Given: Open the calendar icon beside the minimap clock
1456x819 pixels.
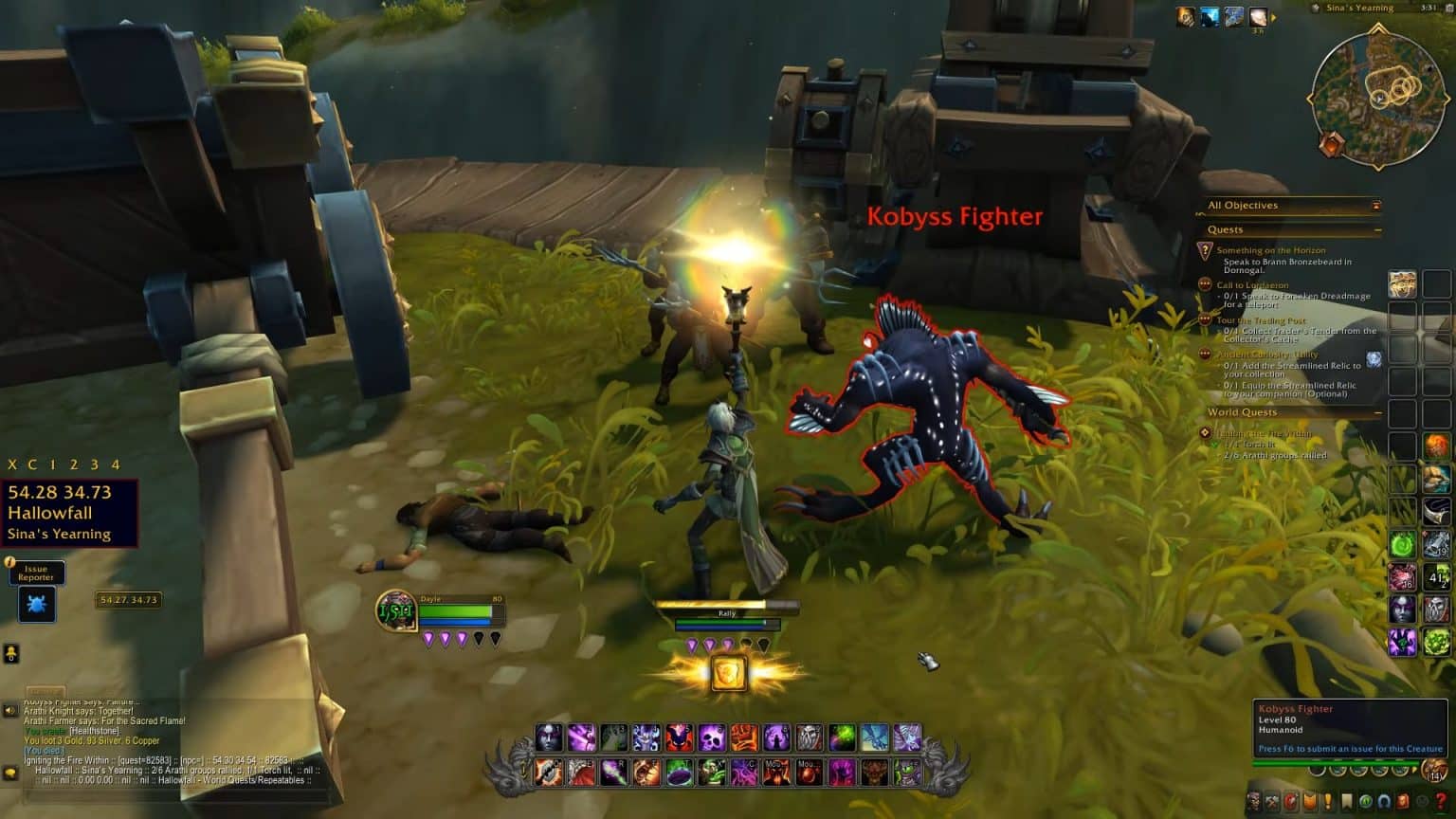Looking at the screenshot, I should click(1449, 9).
